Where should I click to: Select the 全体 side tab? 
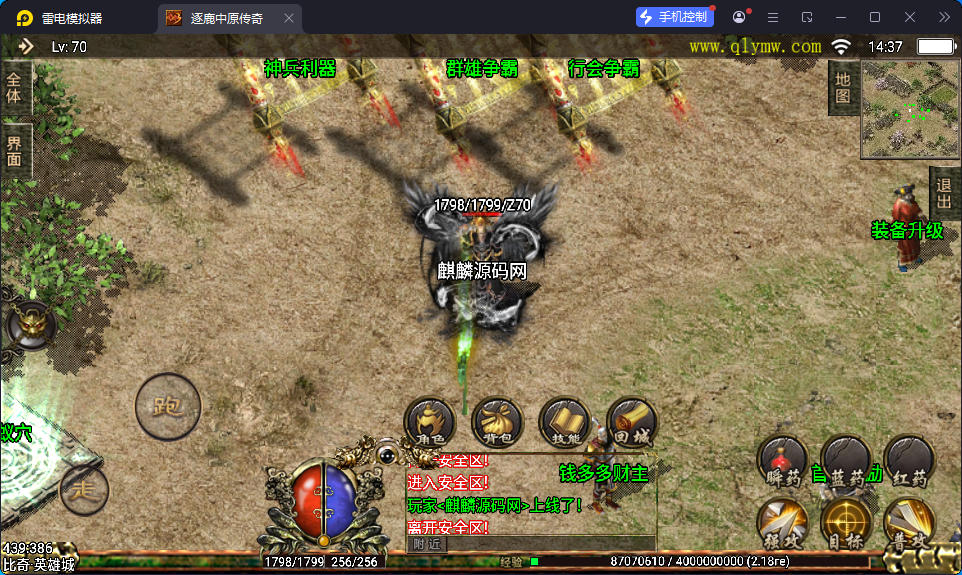pyautogui.click(x=15, y=88)
